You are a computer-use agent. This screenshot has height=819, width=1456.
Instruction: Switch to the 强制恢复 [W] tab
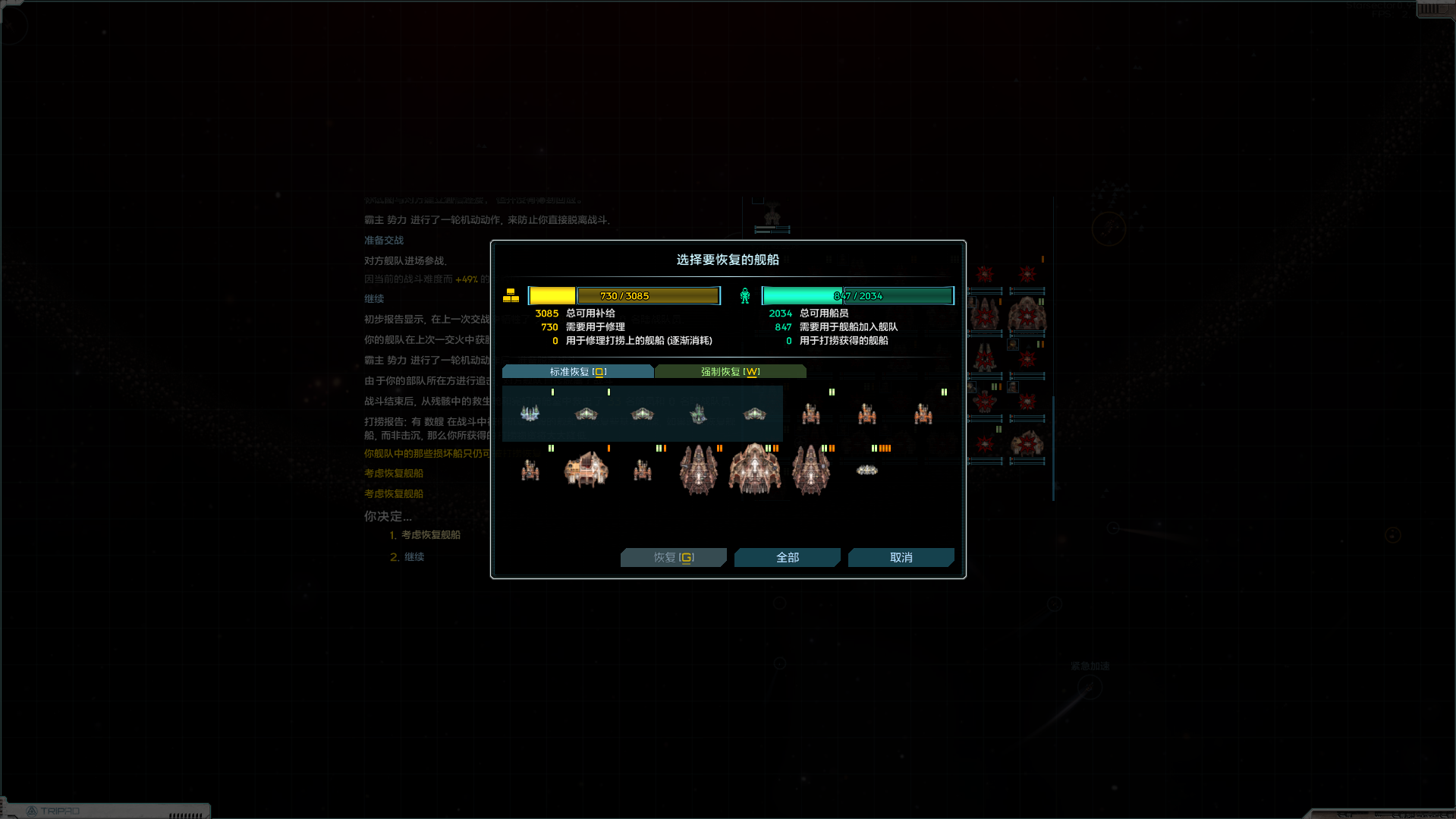pos(729,371)
